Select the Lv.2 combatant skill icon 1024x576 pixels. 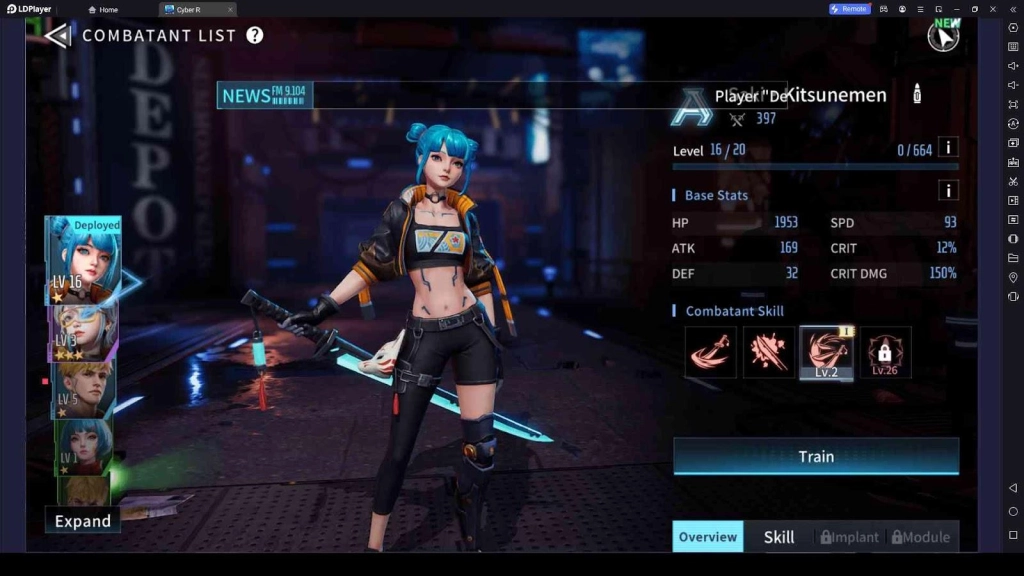[826, 352]
